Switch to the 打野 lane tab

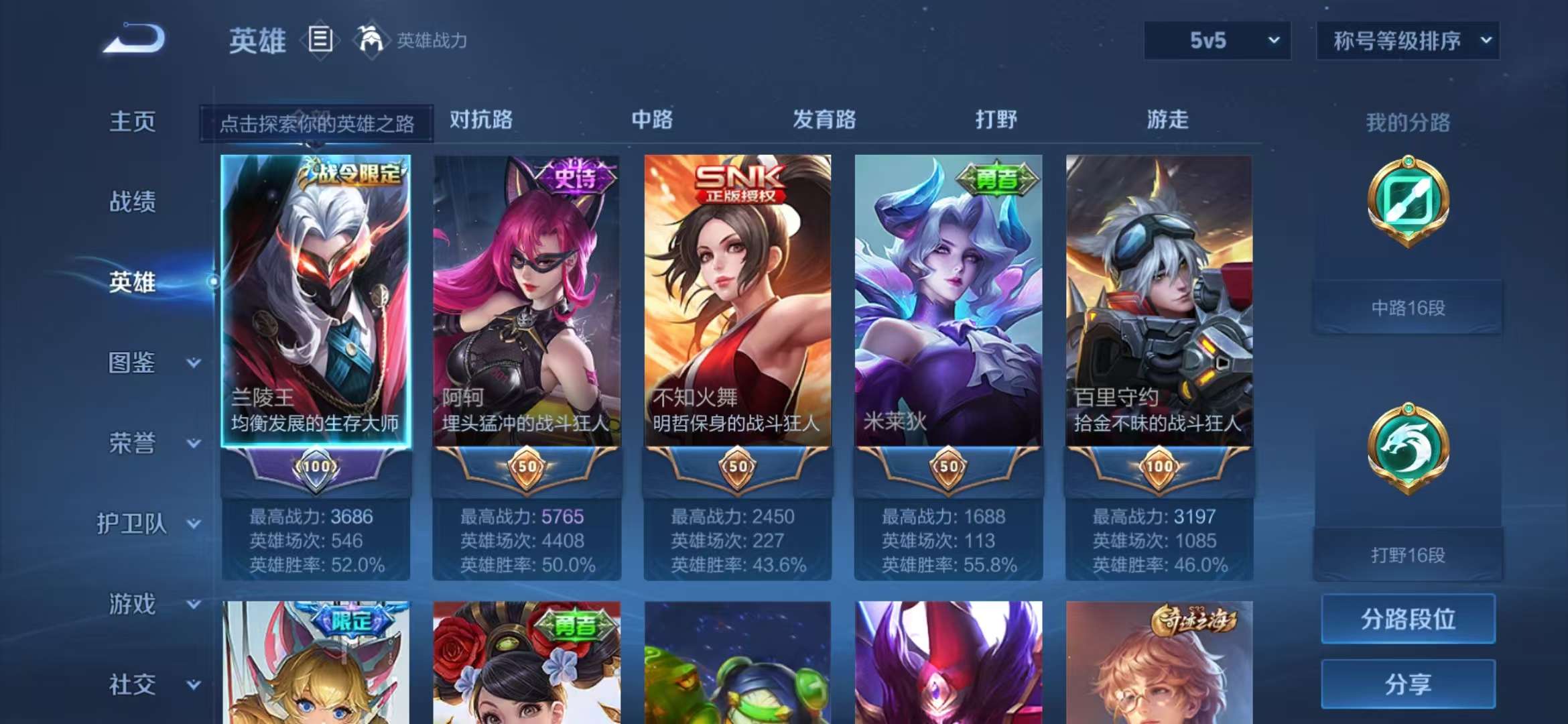(996, 121)
